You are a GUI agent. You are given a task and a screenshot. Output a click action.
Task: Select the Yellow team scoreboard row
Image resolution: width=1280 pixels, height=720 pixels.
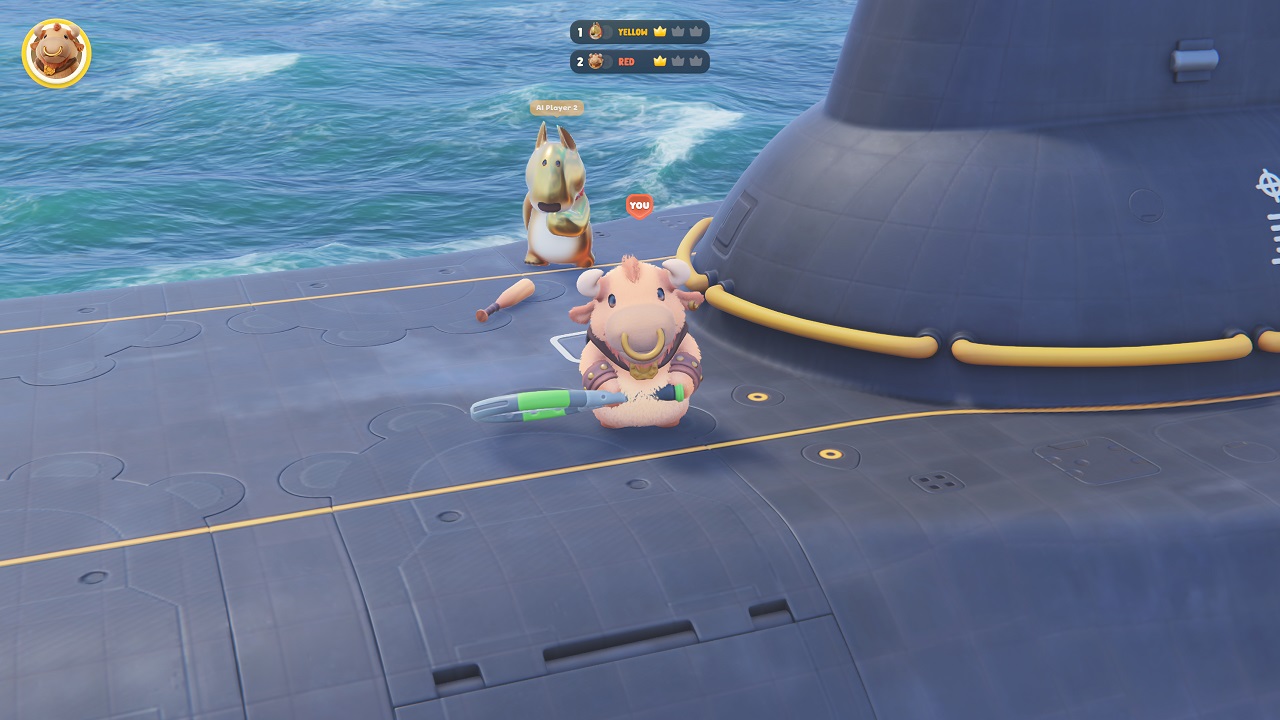[x=640, y=32]
